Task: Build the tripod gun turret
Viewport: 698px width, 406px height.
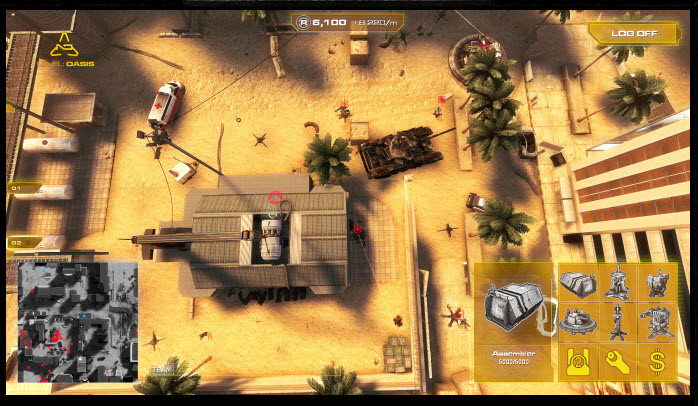Action: coord(657,323)
